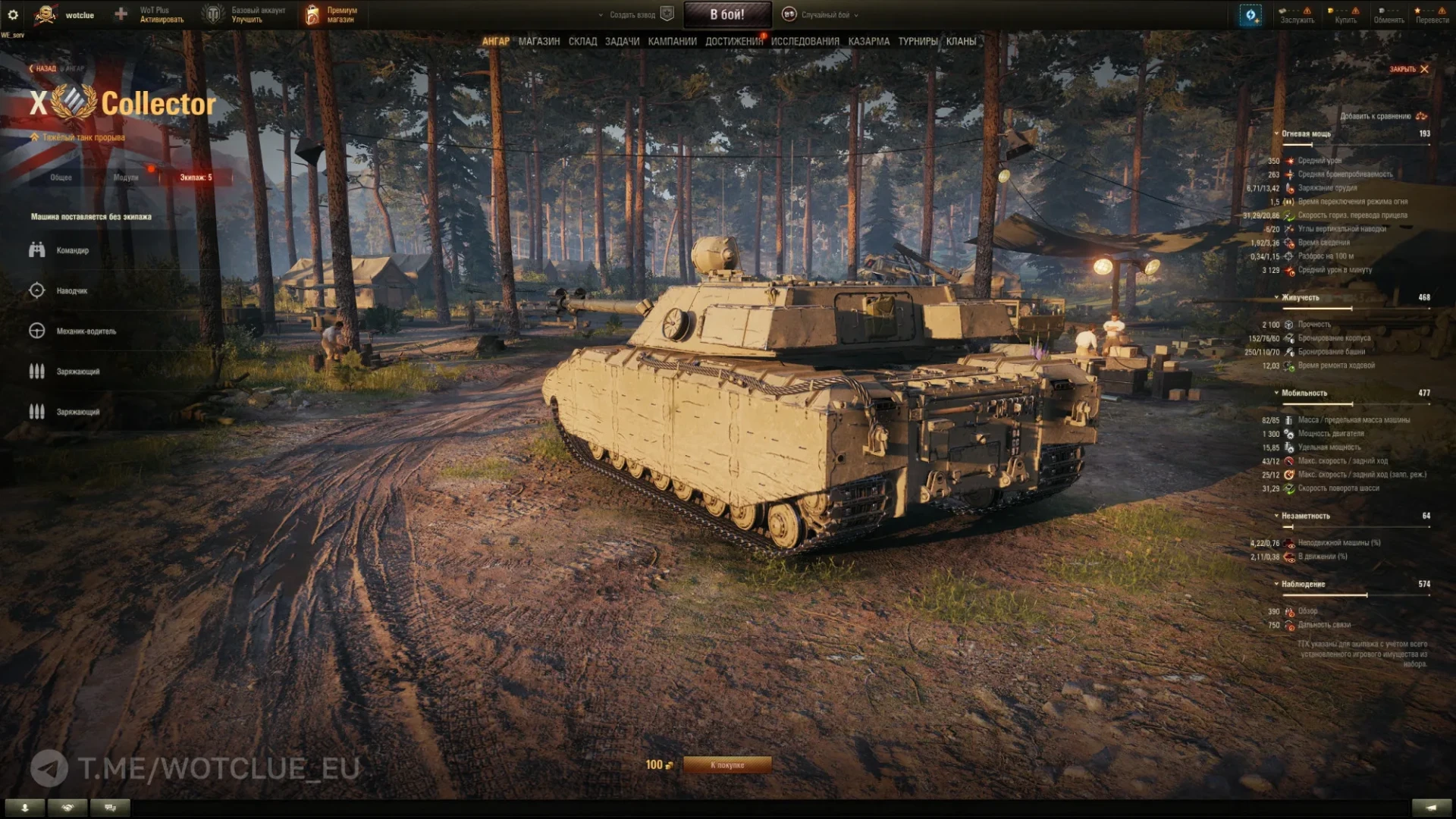The width and height of the screenshot is (1456, 819).
Task: Select the Общее info tab
Action: tap(61, 177)
